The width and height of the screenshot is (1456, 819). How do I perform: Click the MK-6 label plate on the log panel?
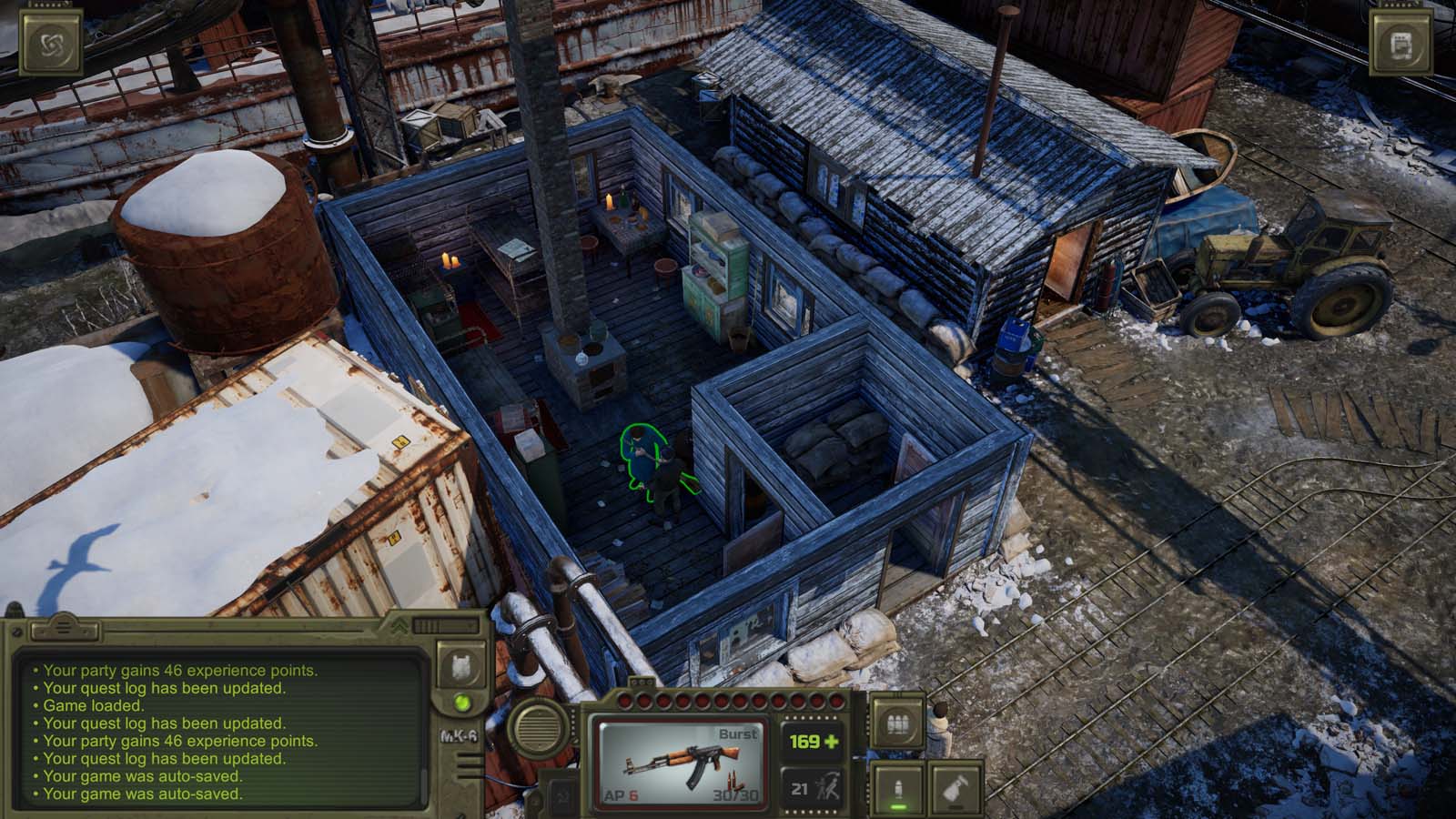pos(460,735)
